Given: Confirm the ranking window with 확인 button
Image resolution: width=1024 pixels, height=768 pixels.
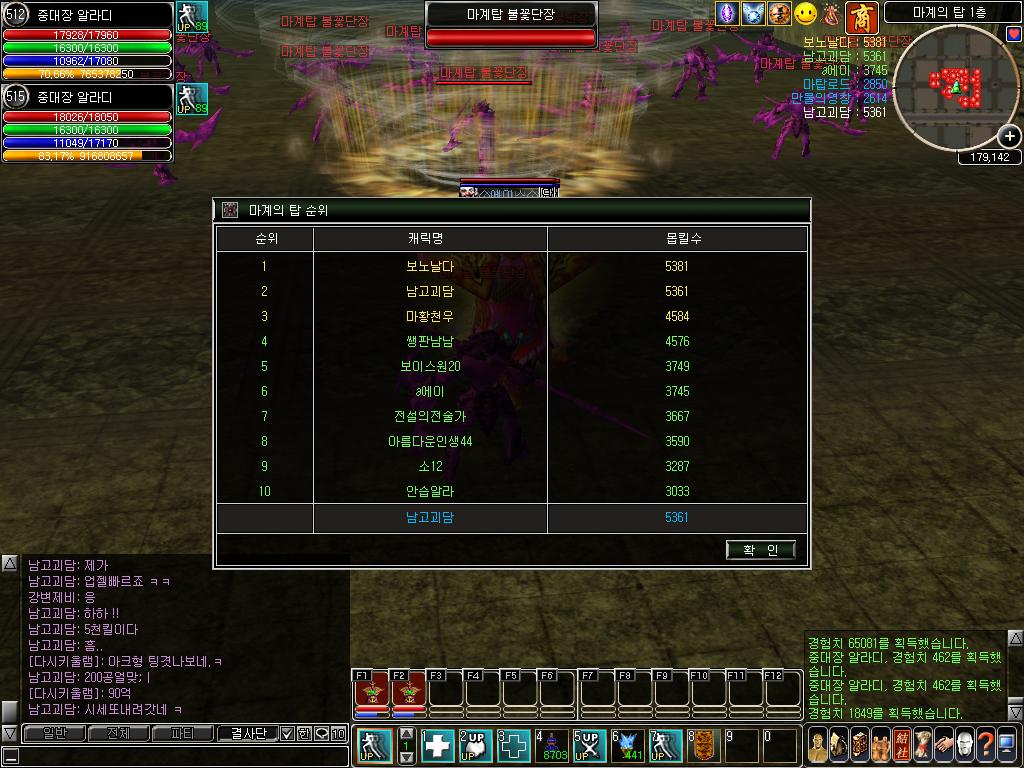Looking at the screenshot, I should [x=761, y=549].
